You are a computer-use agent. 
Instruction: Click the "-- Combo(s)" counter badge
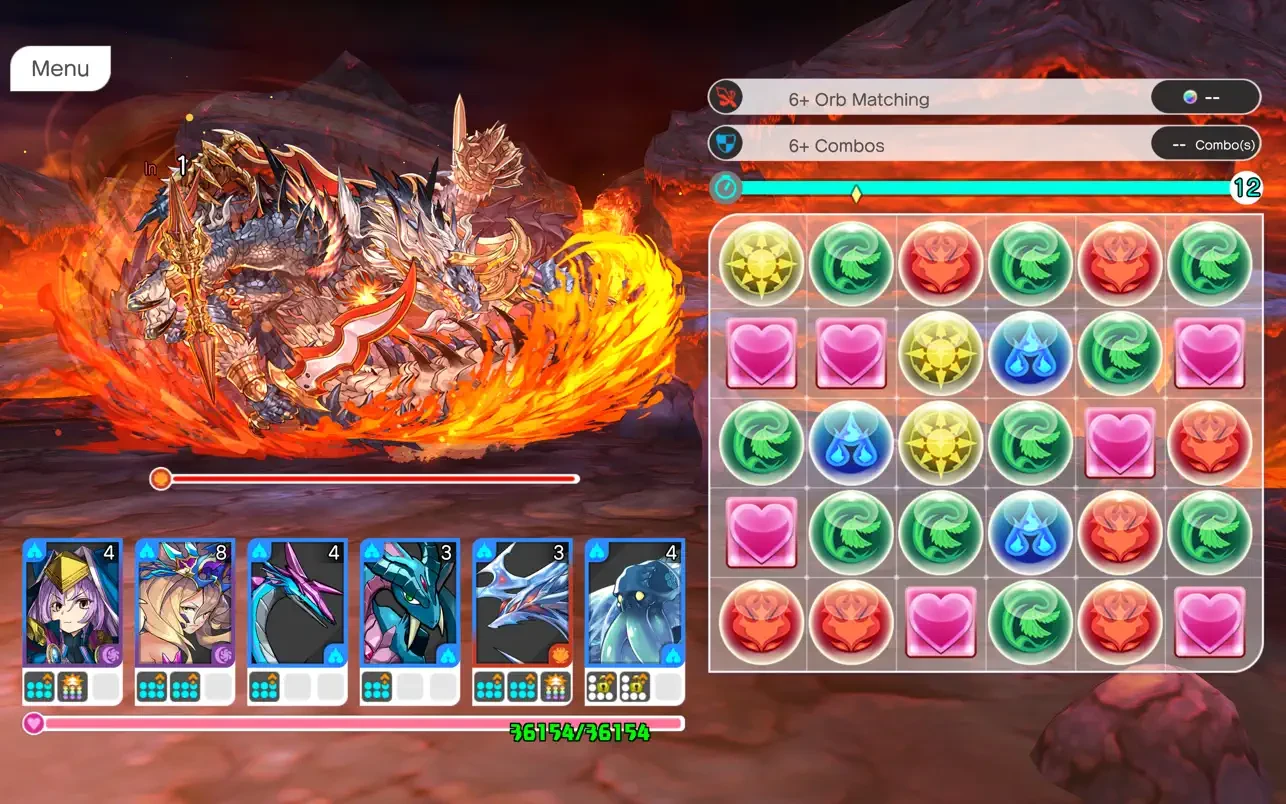[1206, 144]
